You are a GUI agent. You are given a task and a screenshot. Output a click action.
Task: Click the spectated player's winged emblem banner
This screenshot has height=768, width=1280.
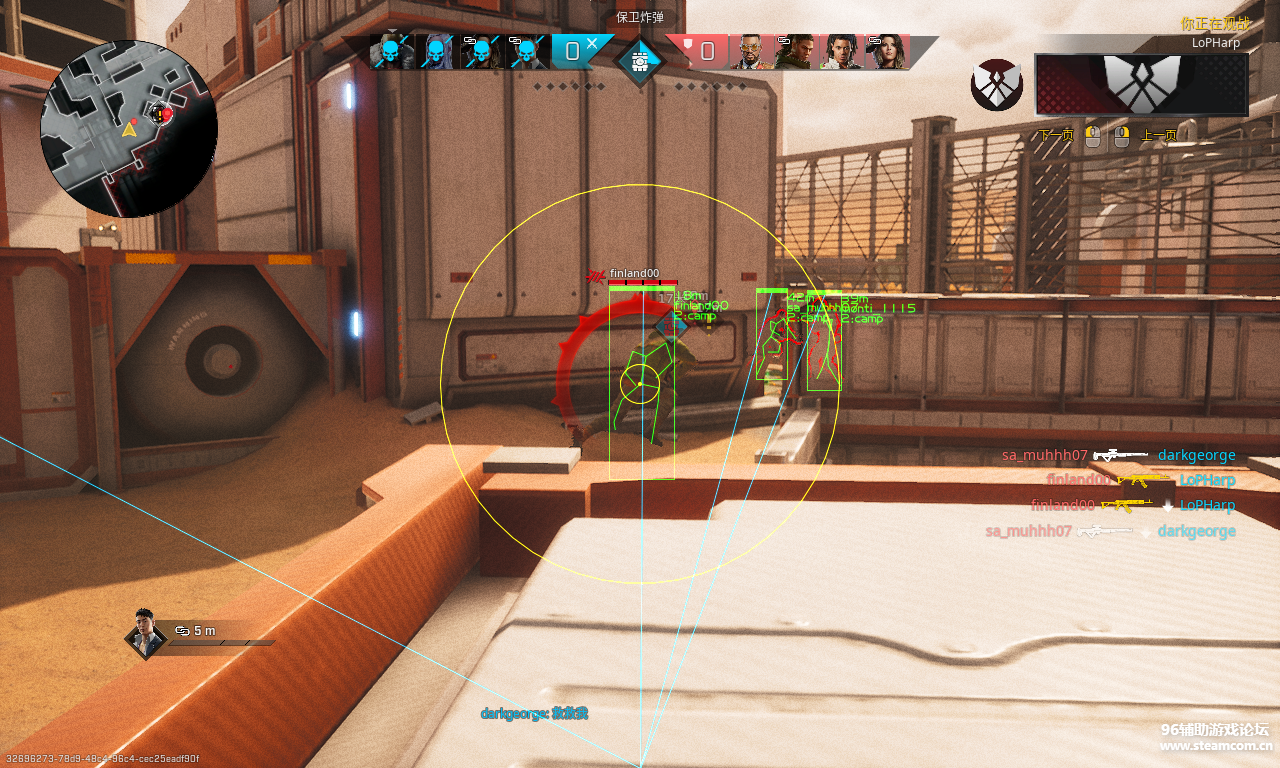[1141, 84]
